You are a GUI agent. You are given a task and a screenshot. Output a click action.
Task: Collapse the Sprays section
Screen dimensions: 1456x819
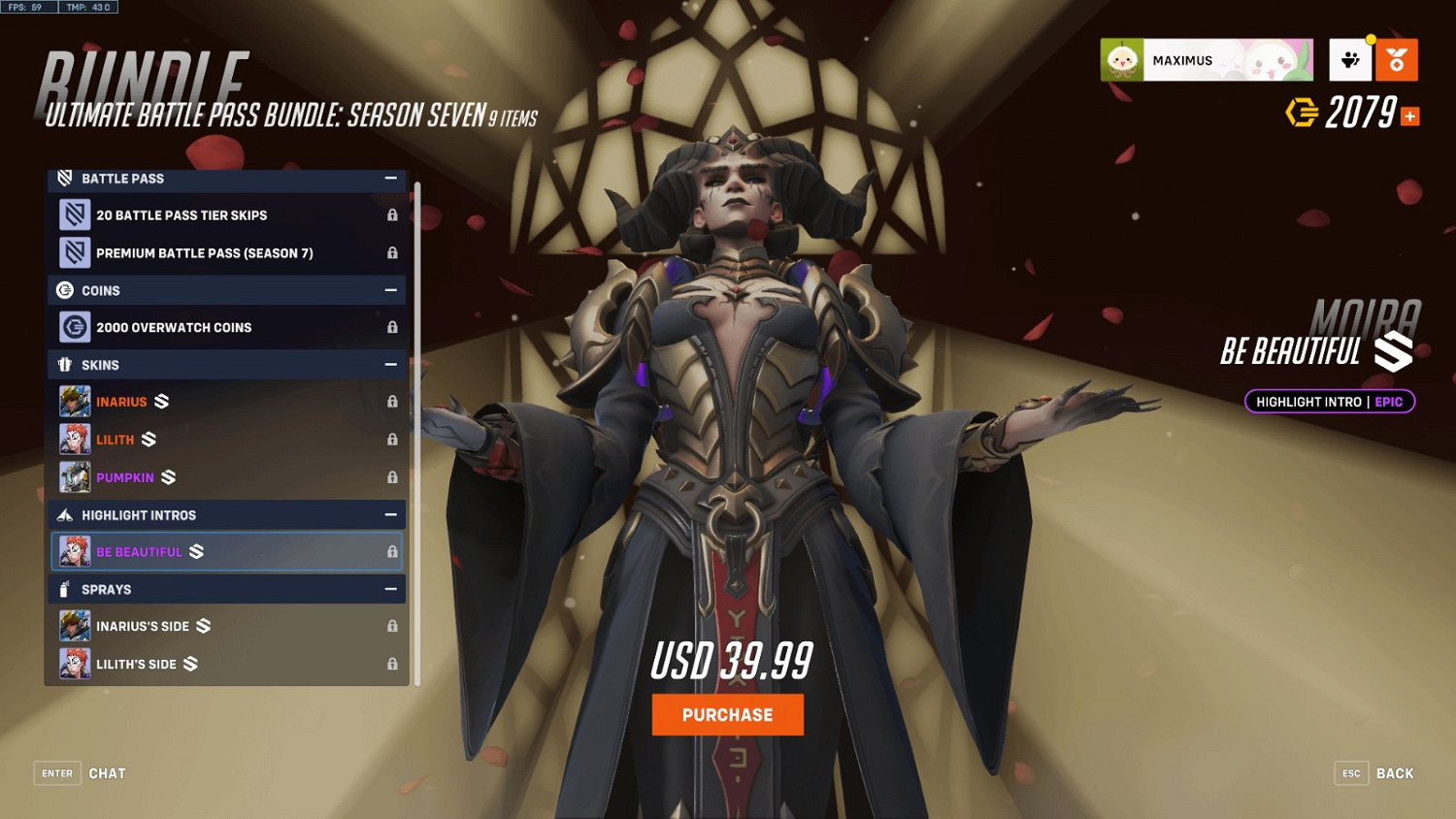click(x=391, y=589)
